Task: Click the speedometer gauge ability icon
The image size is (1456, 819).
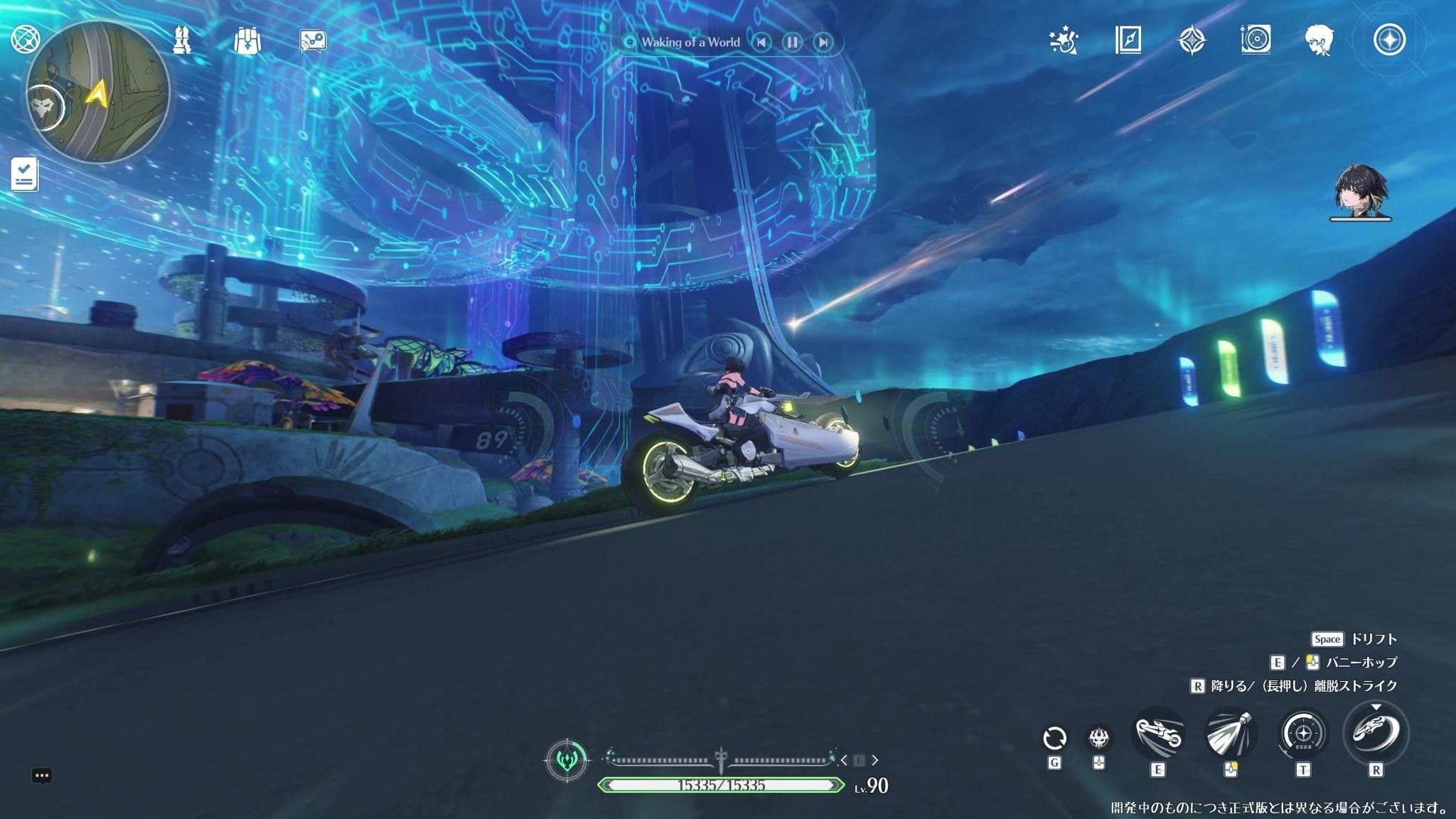Action: click(1303, 734)
